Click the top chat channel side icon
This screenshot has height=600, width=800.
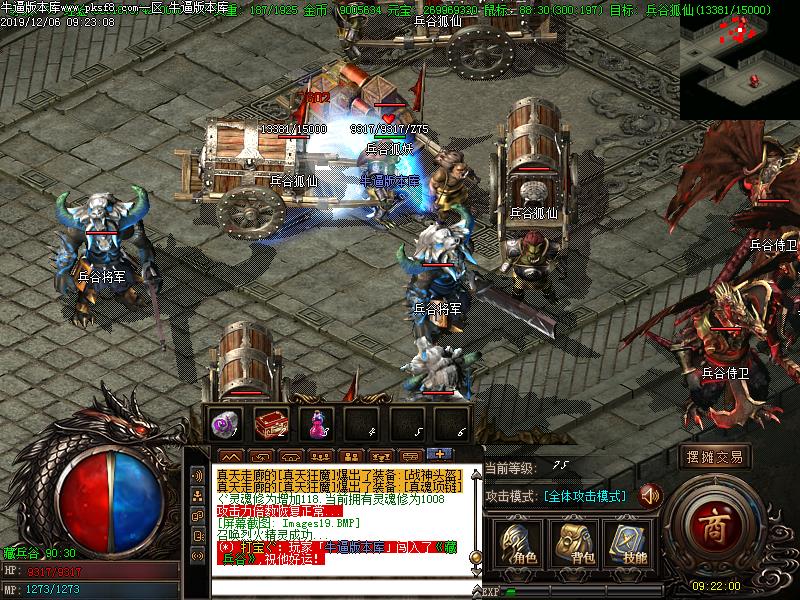(198, 475)
